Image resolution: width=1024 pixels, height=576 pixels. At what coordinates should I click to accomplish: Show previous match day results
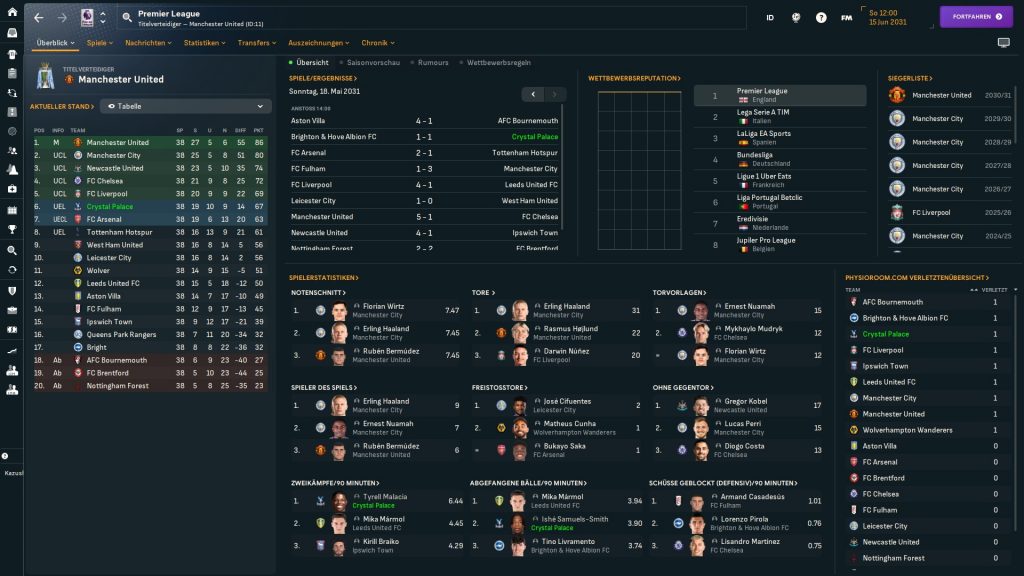[x=533, y=94]
